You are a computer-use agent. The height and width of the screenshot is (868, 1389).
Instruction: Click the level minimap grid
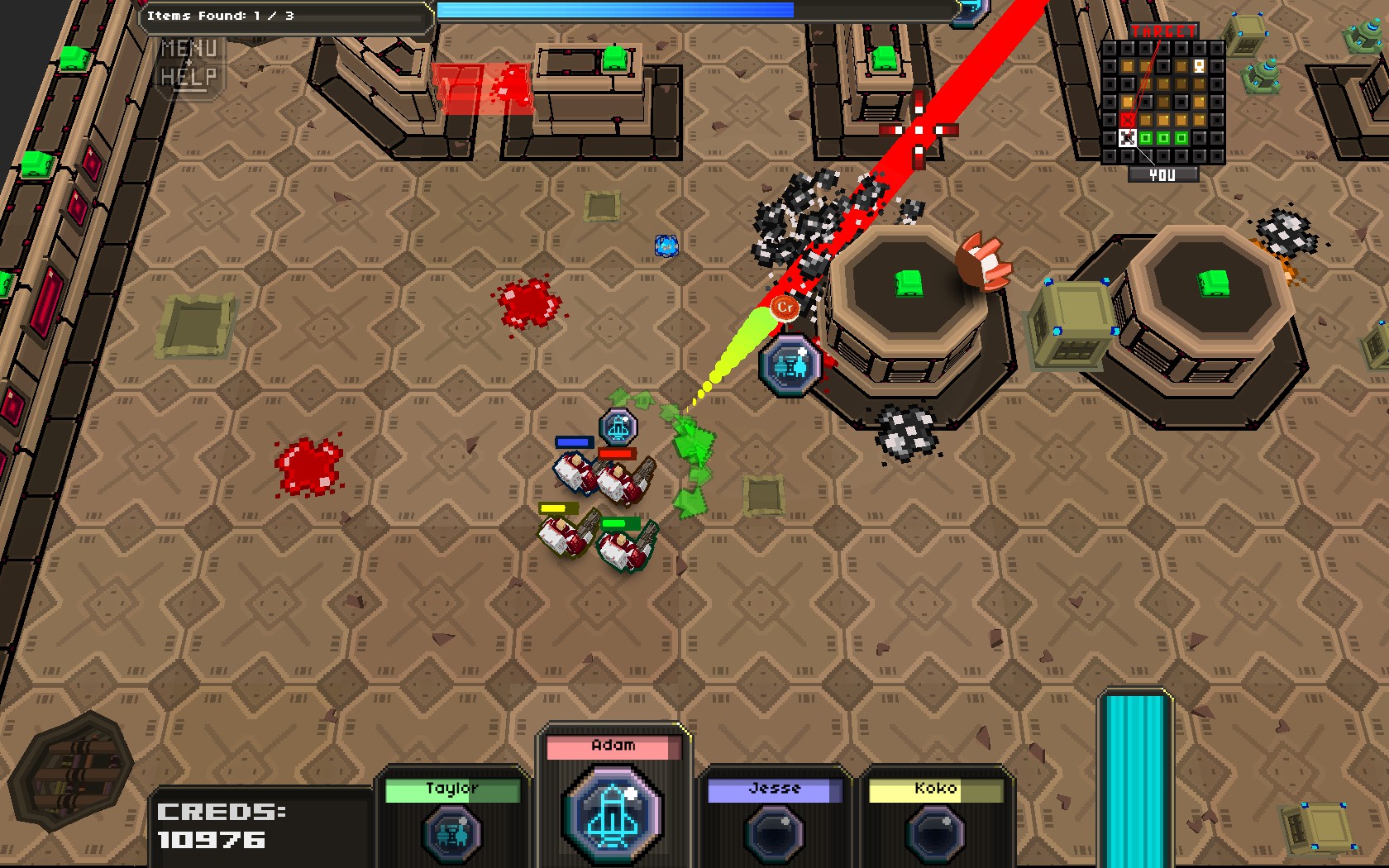(1162, 103)
